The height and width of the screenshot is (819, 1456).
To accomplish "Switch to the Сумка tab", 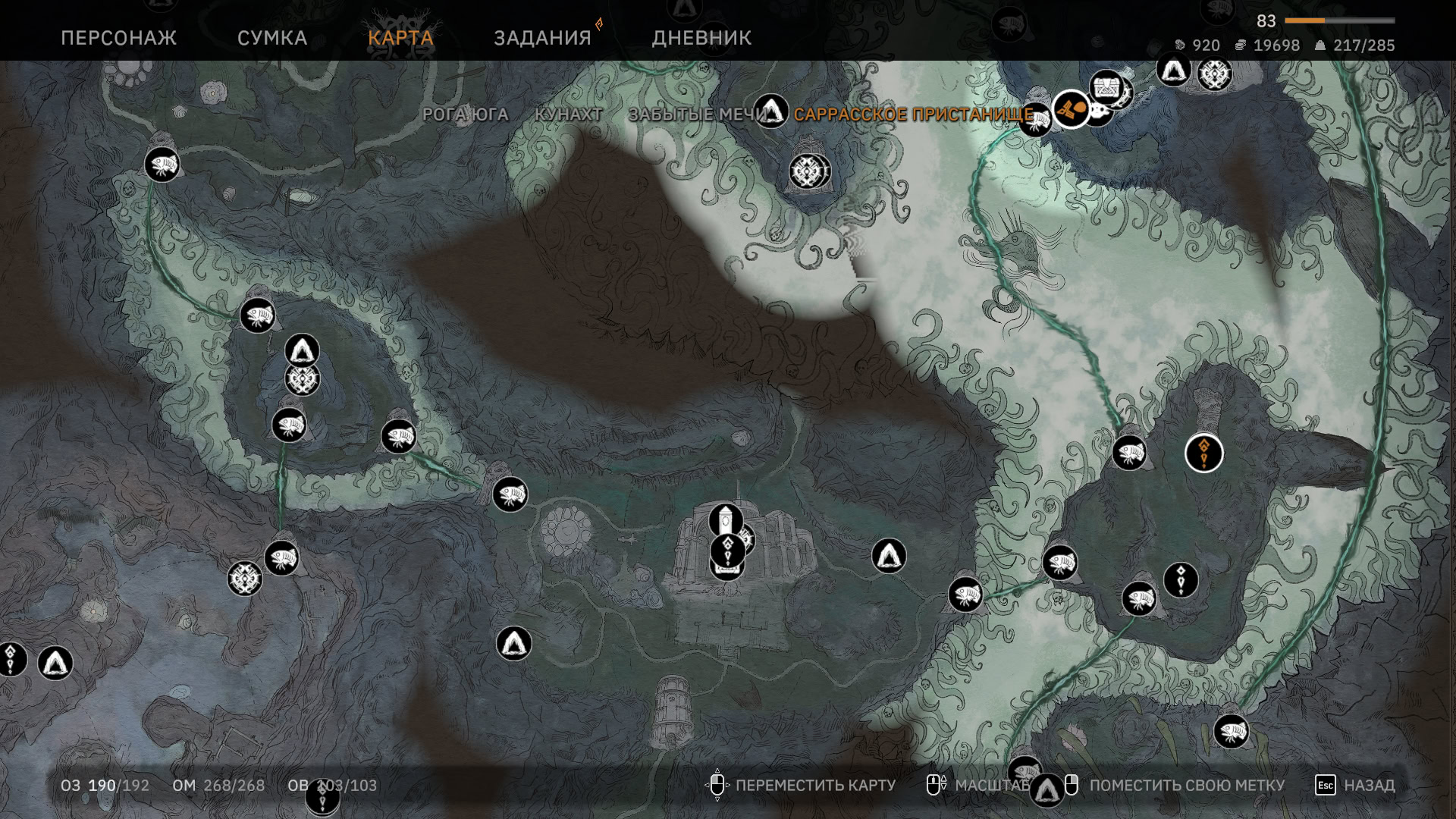I will pos(272,38).
